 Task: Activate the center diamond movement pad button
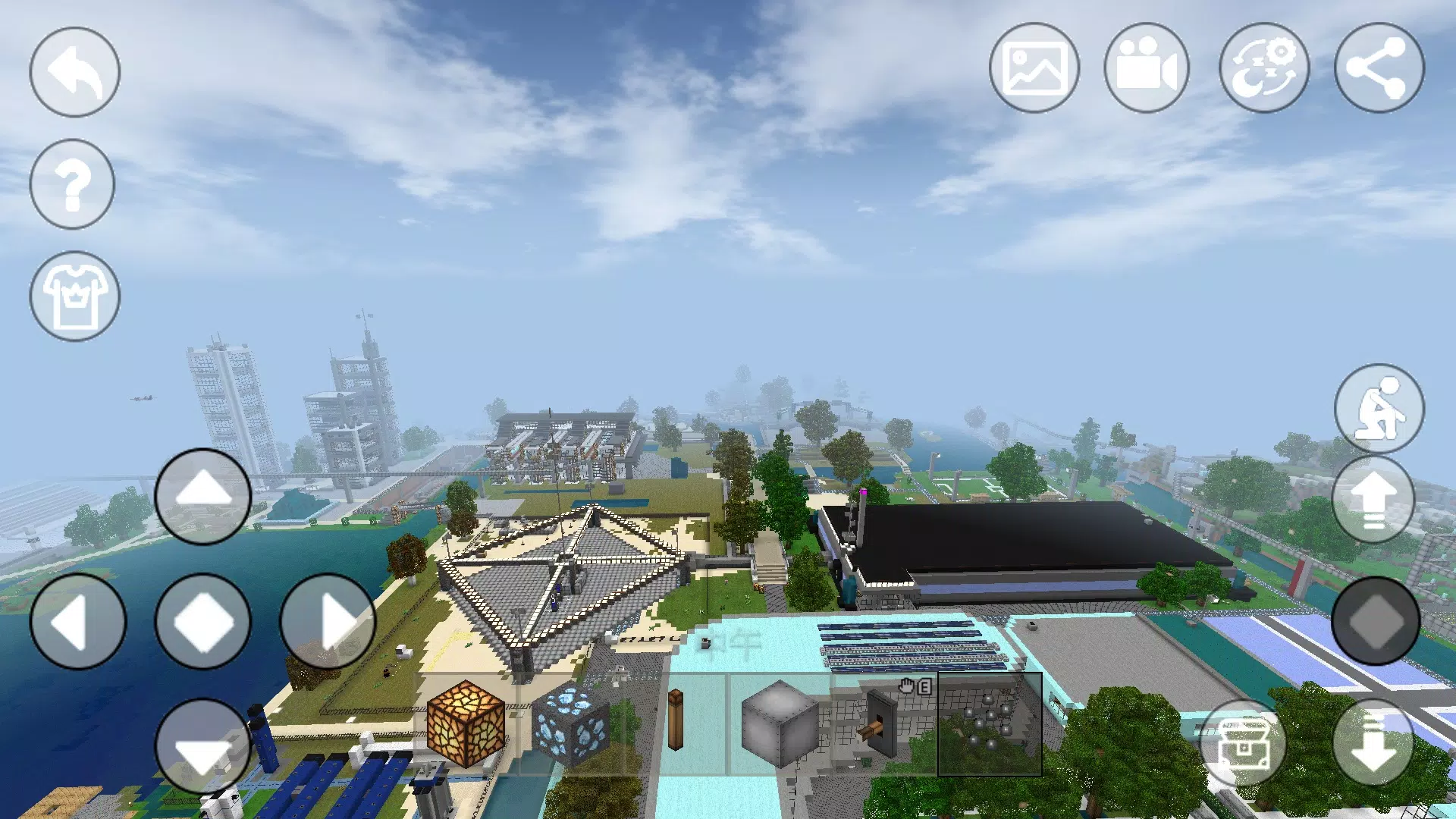[x=202, y=622]
